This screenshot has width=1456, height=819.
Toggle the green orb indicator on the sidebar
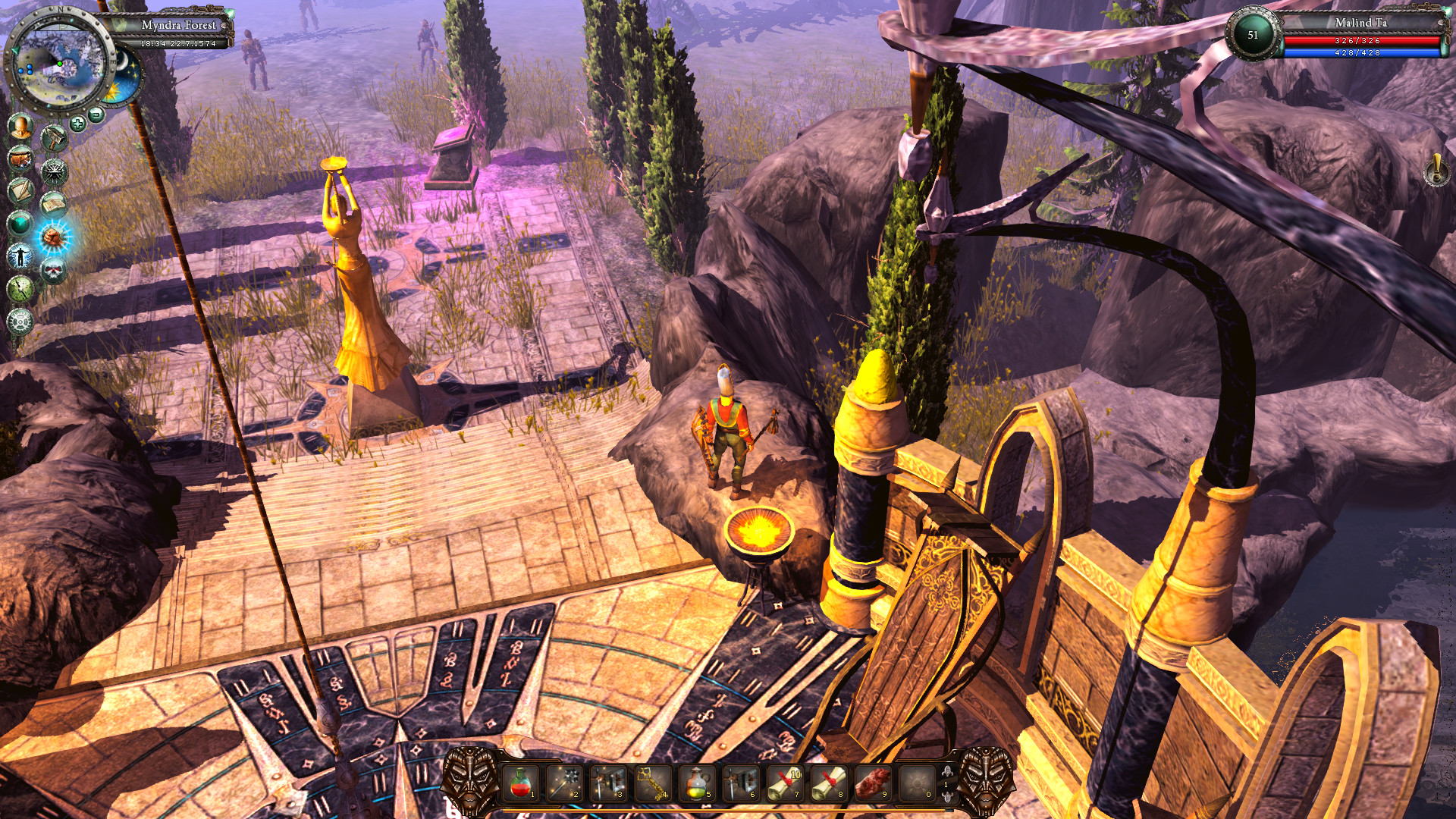[19, 224]
